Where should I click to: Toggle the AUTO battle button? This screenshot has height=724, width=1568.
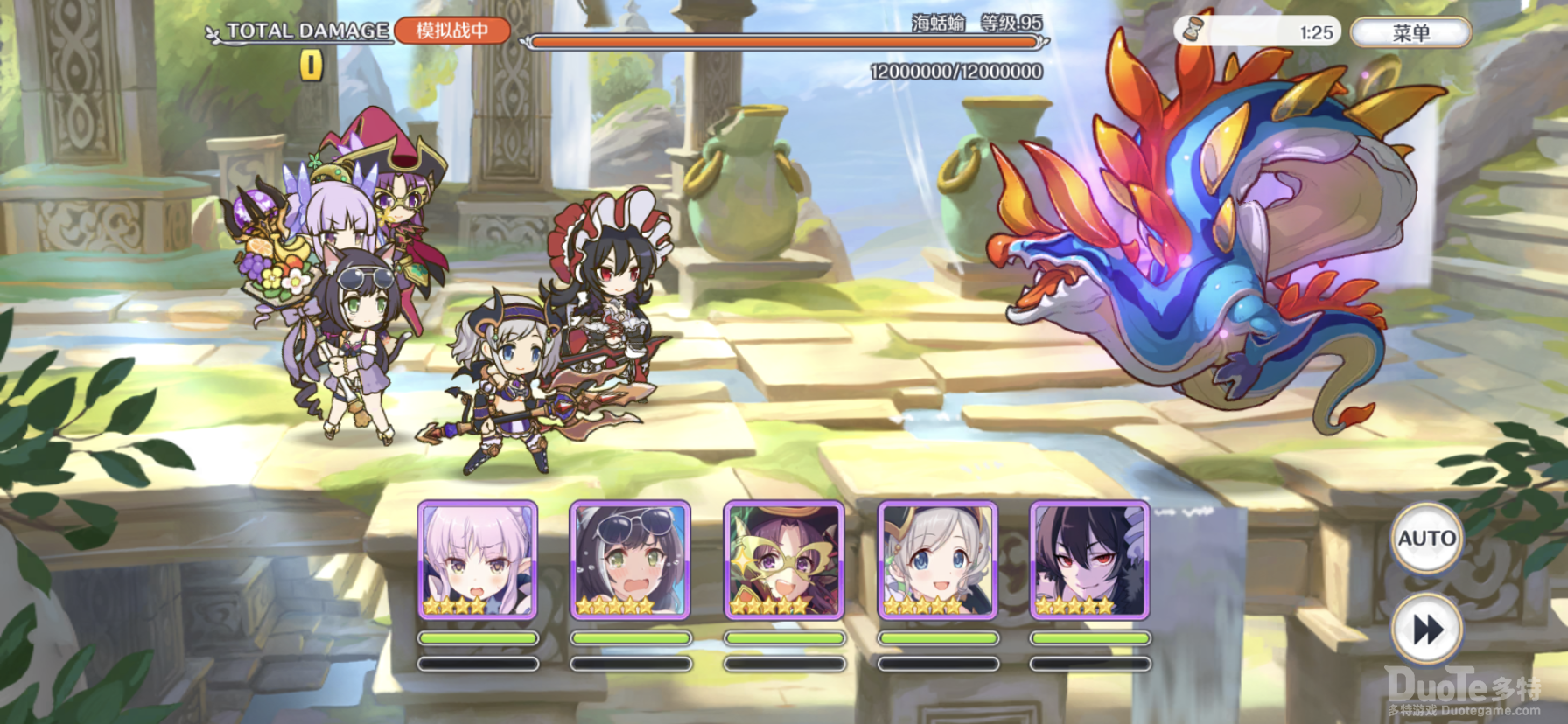click(1426, 539)
